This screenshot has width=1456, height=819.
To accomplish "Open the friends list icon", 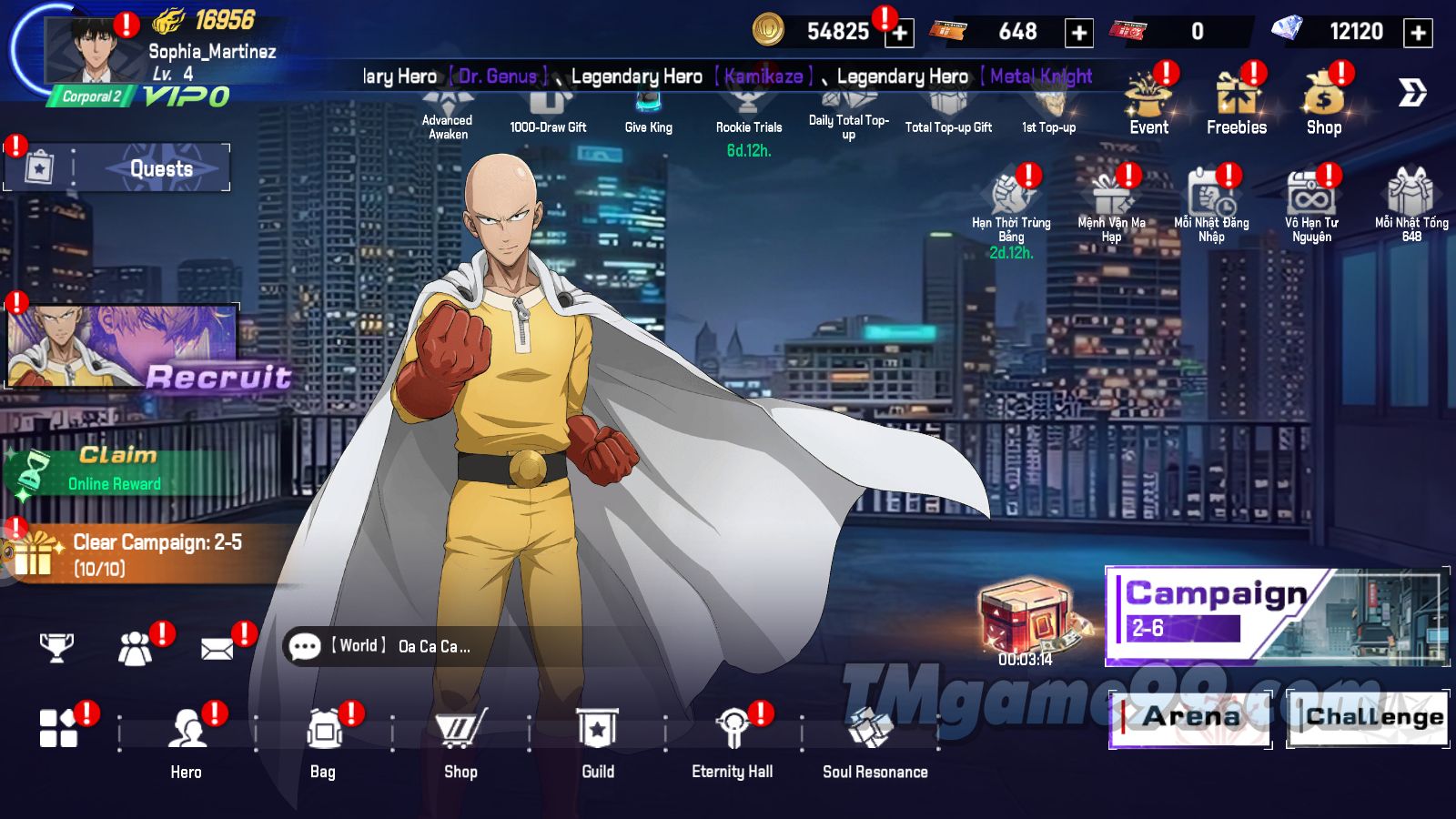I will tap(136, 648).
